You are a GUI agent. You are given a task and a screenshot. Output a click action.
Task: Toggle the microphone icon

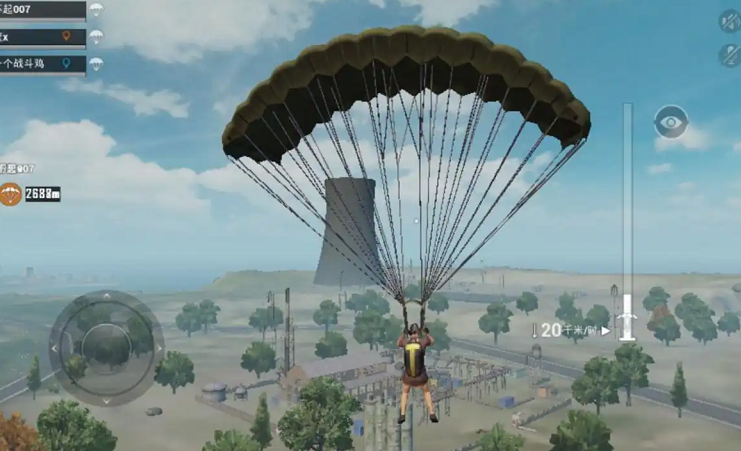(x=729, y=54)
